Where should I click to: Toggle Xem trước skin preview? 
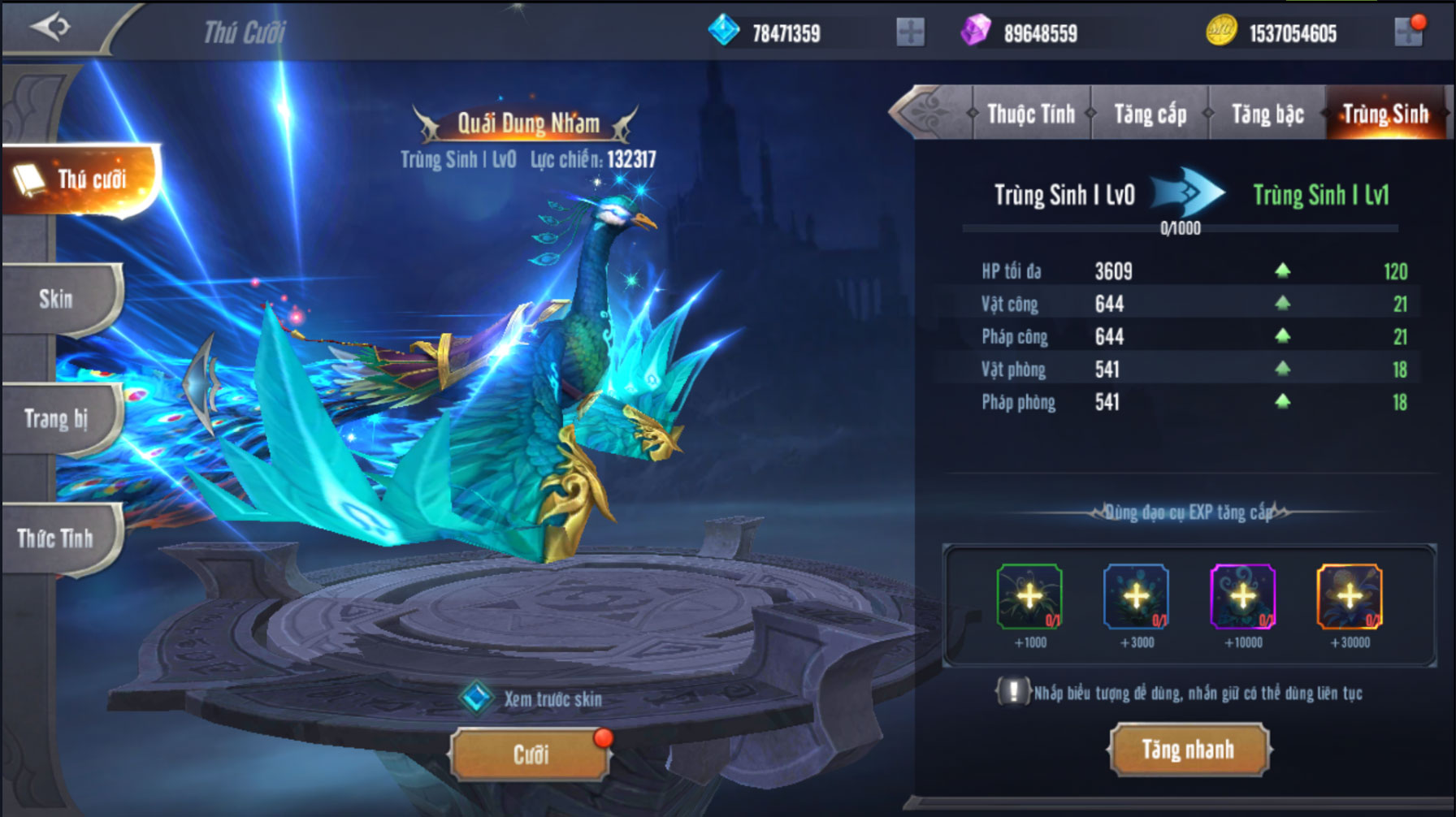click(476, 698)
